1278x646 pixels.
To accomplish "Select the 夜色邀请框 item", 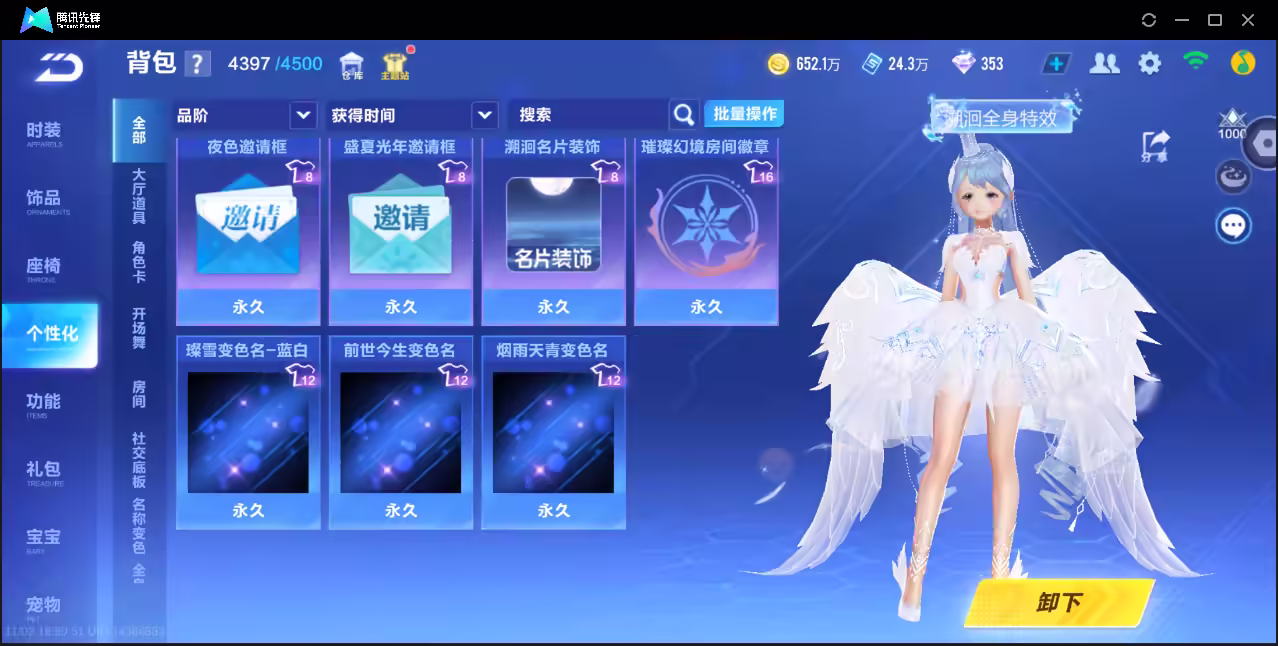I will [x=248, y=230].
